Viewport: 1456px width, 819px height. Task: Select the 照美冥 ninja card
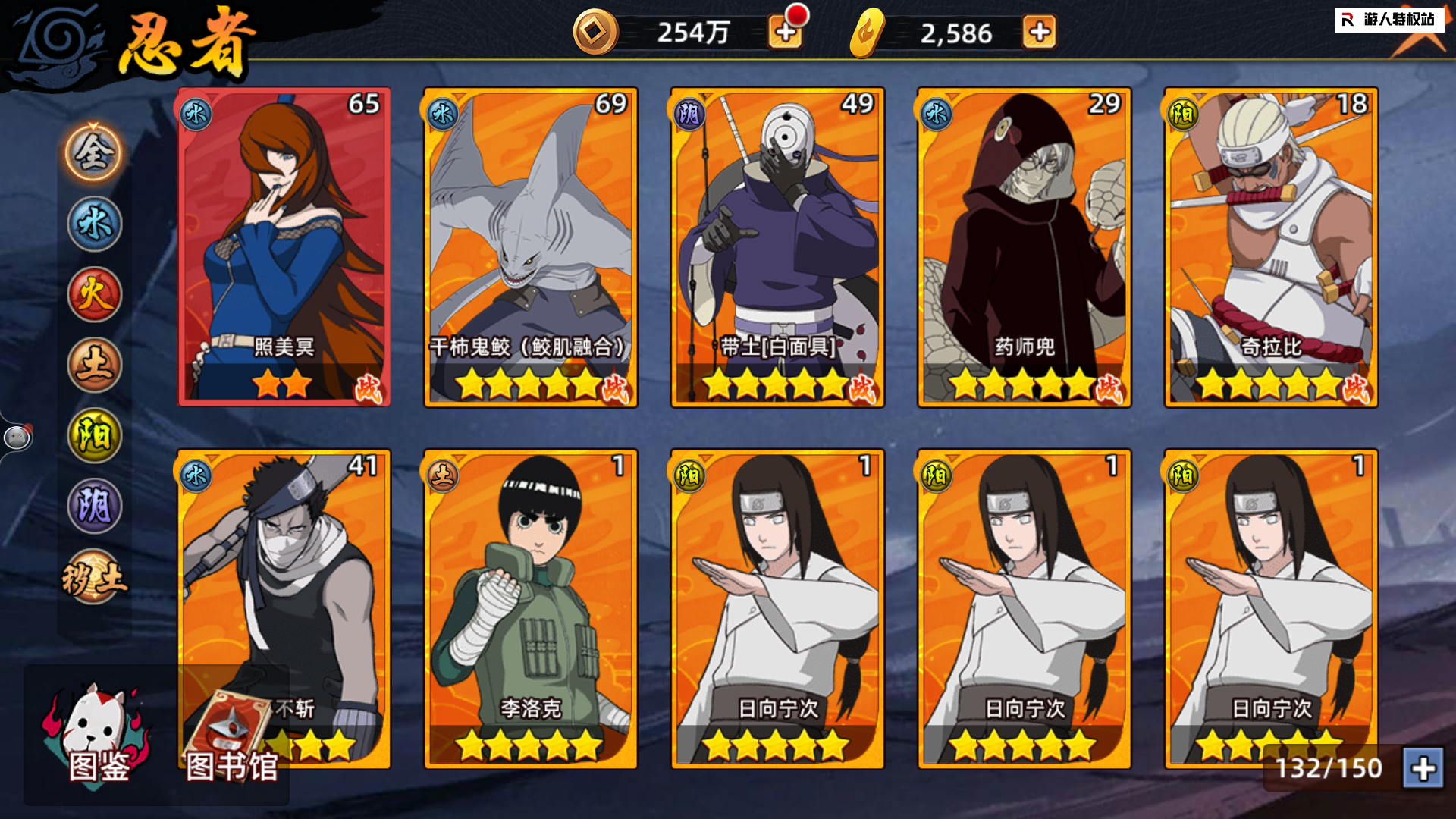point(284,246)
